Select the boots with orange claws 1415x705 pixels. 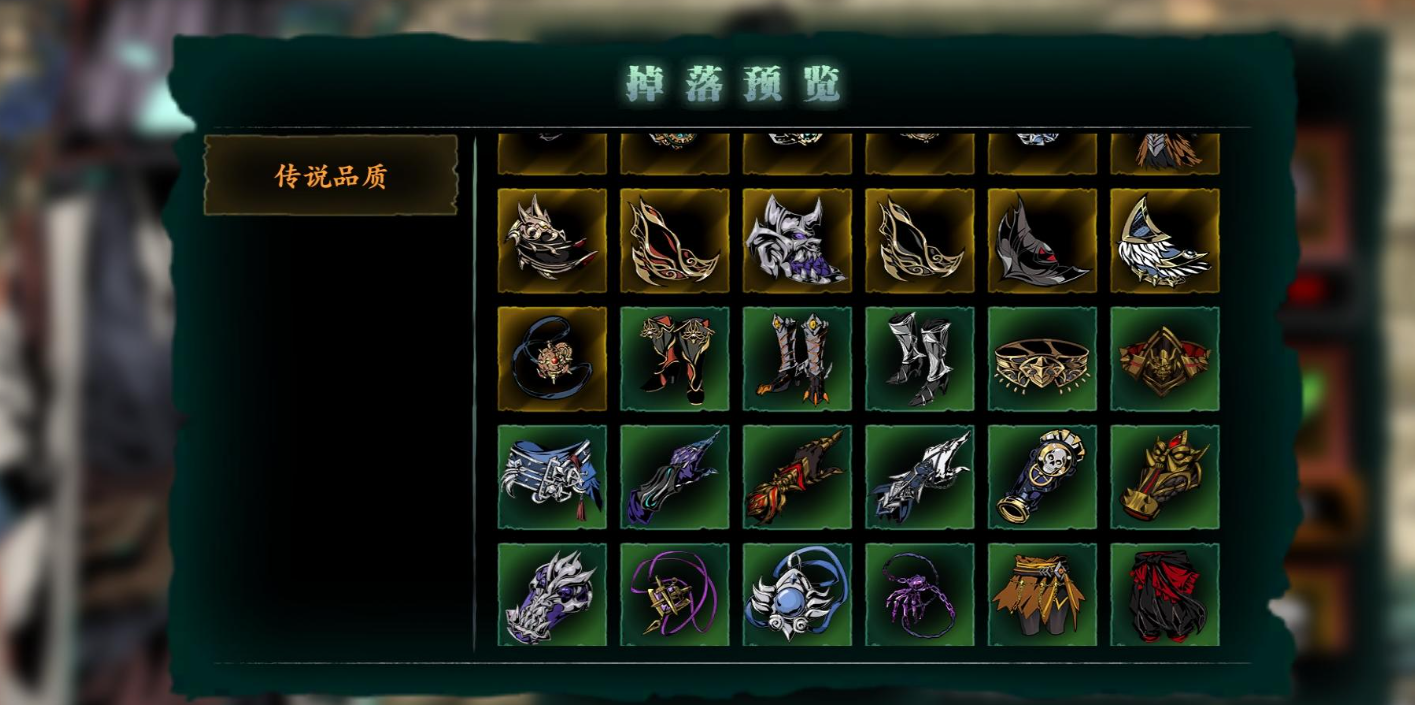(797, 358)
